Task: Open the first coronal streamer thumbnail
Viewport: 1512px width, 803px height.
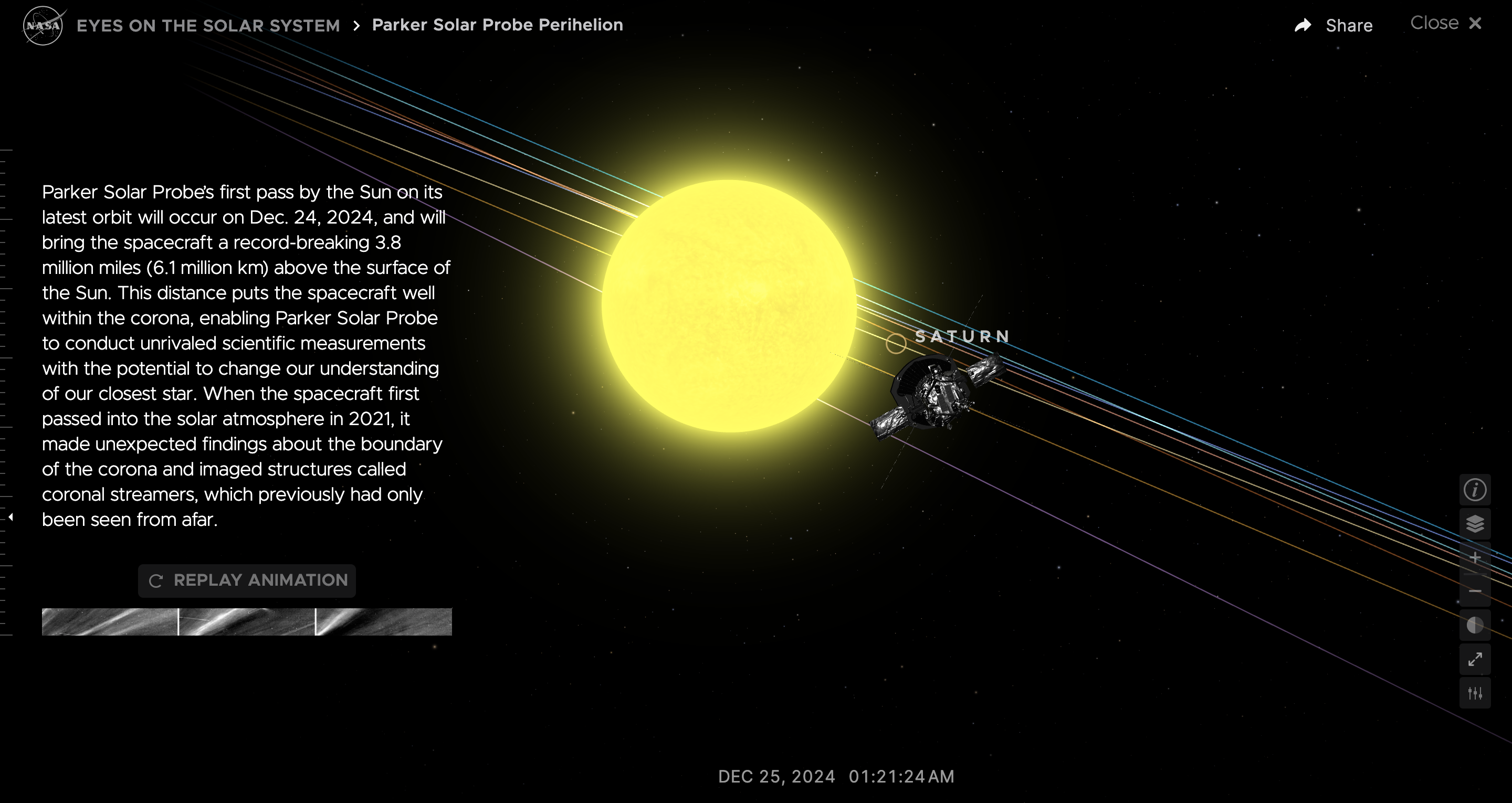Action: point(110,621)
